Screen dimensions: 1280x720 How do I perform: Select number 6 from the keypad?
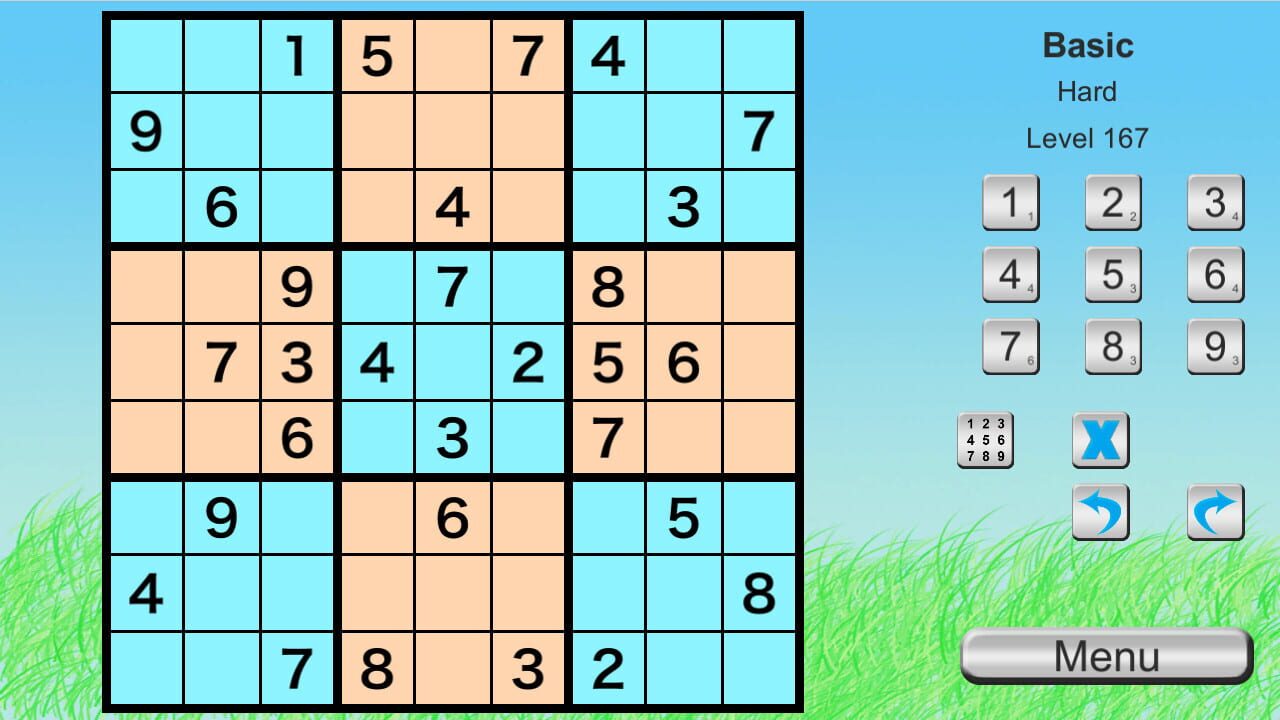(1215, 274)
